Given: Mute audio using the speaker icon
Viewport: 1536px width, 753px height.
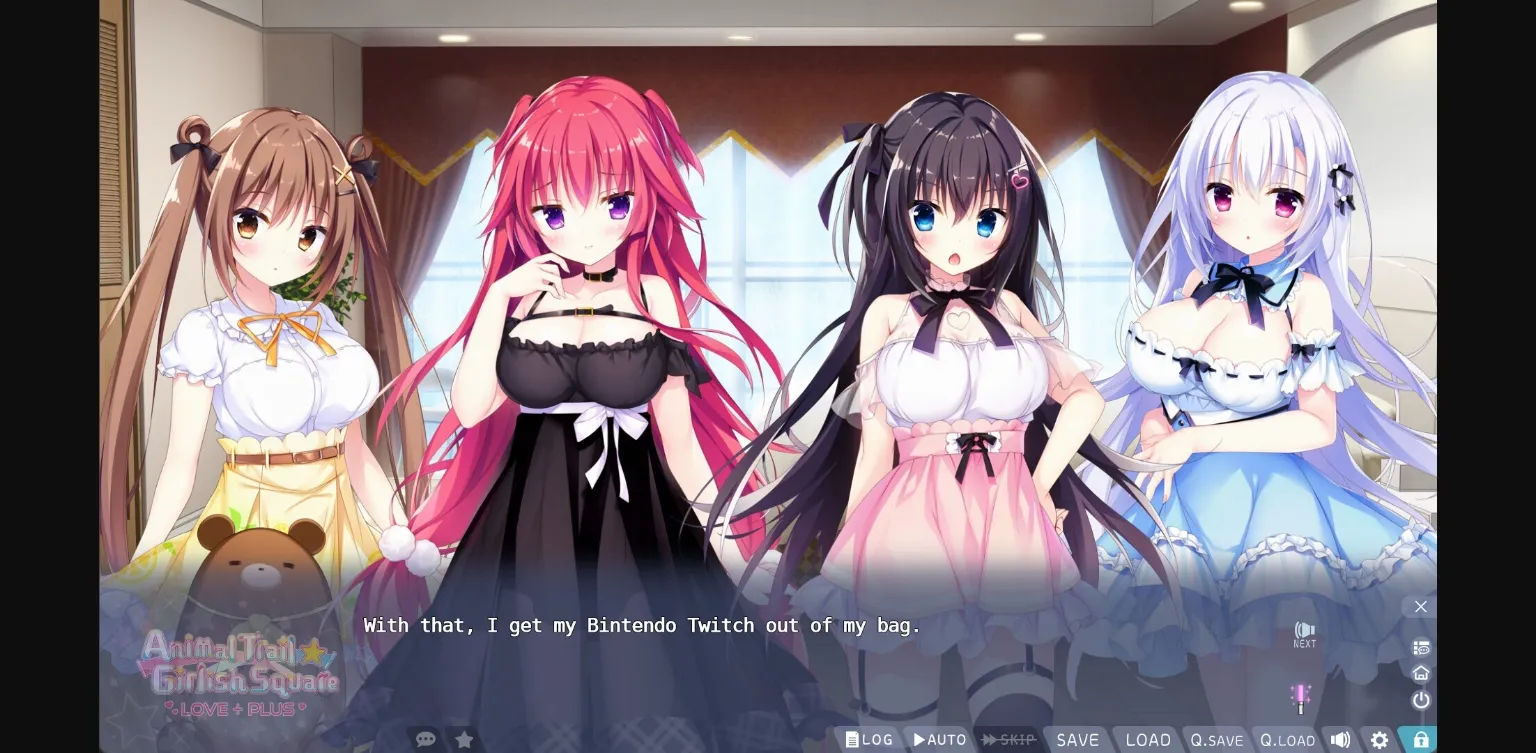Looking at the screenshot, I should coord(1340,739).
